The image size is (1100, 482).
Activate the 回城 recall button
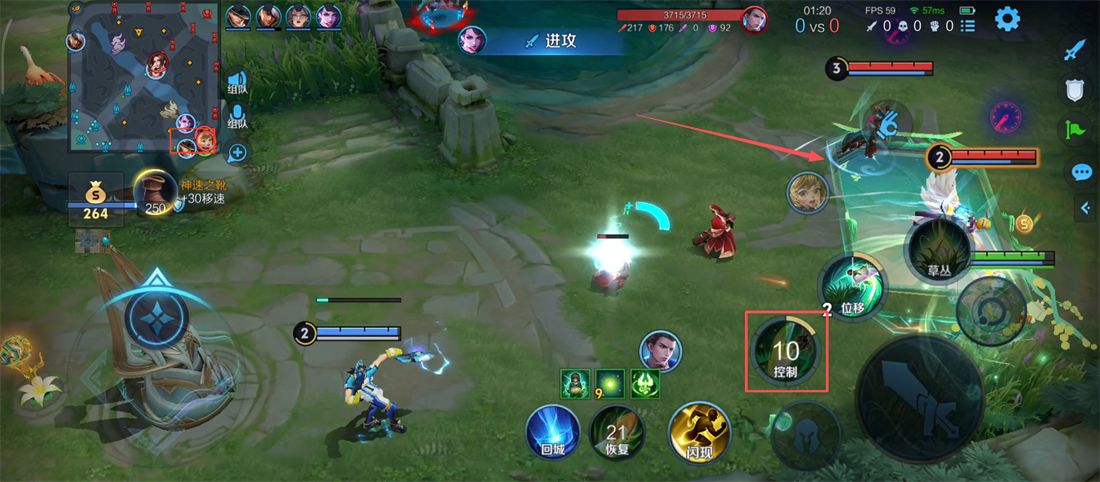click(x=553, y=432)
